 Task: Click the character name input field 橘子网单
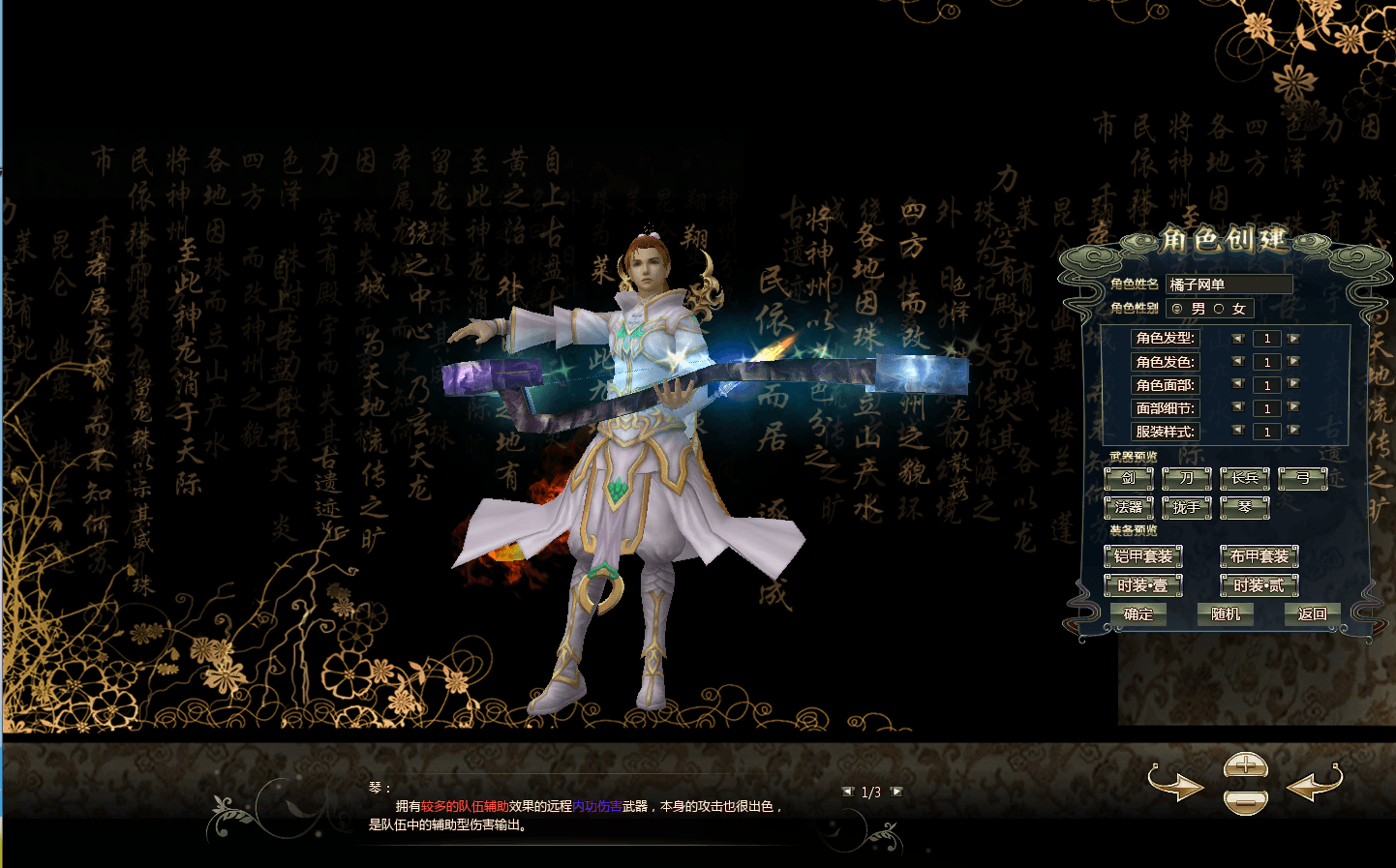[1230, 284]
